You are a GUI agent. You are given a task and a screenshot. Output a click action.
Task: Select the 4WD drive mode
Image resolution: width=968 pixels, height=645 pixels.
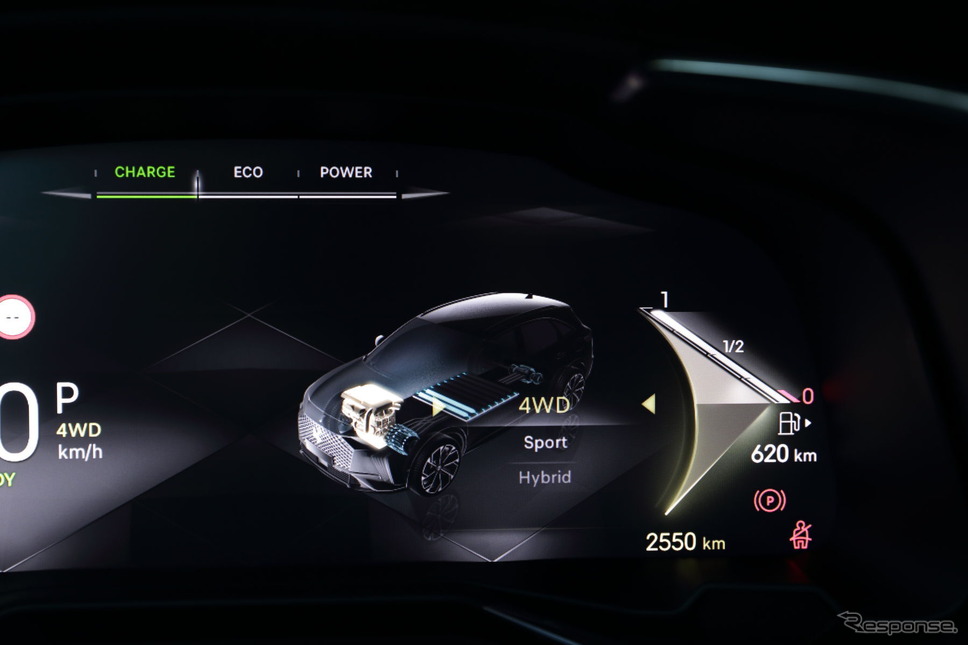click(544, 406)
